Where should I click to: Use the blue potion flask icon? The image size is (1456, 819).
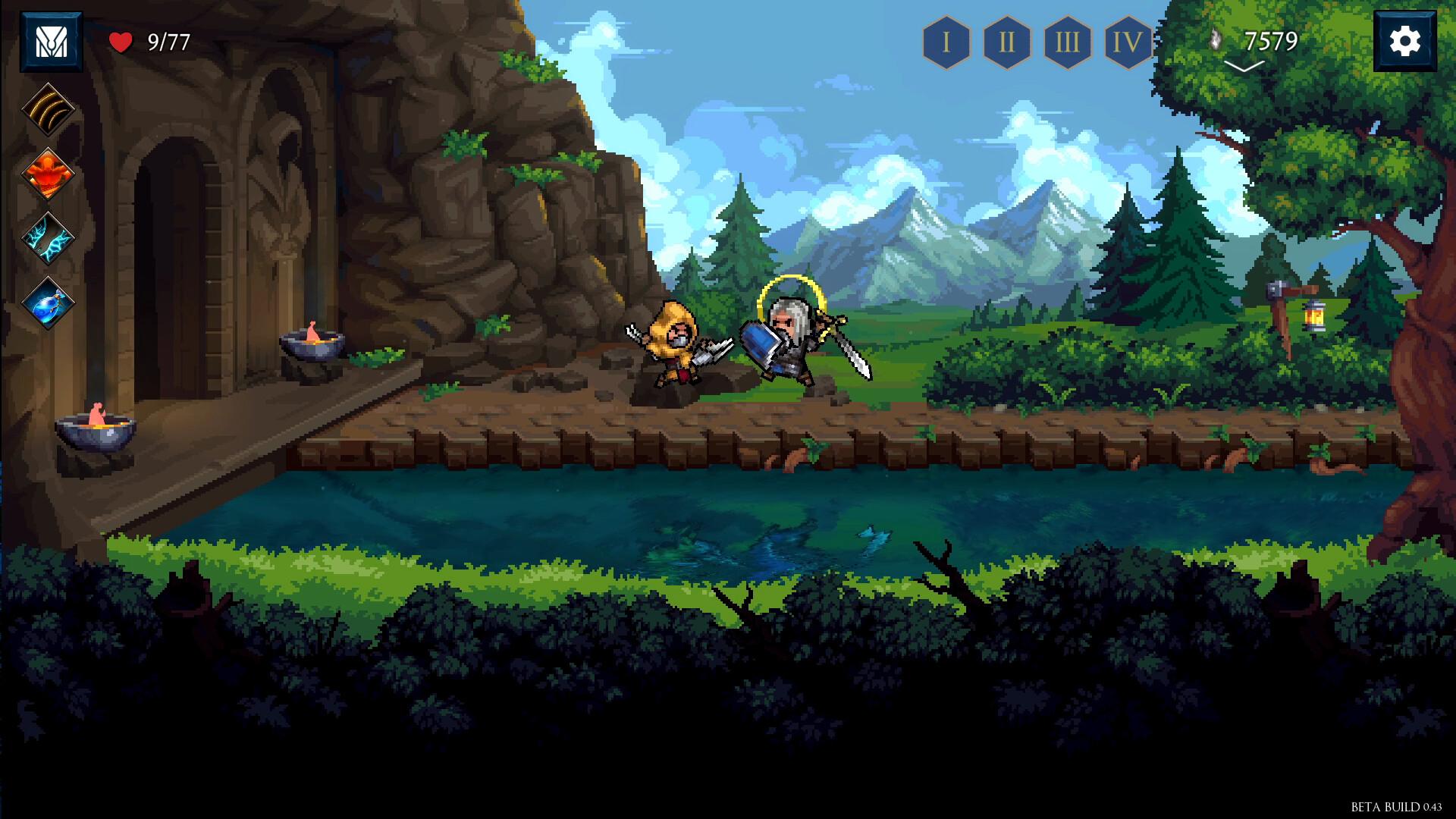pos(47,300)
